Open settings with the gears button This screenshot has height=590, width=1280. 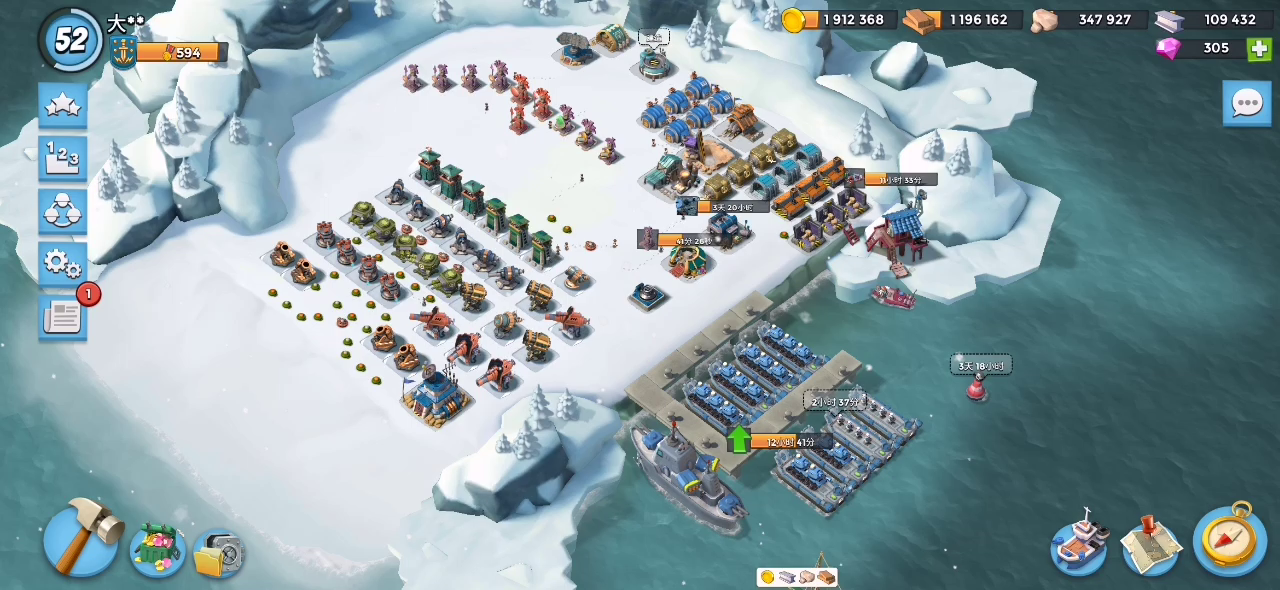[x=63, y=264]
